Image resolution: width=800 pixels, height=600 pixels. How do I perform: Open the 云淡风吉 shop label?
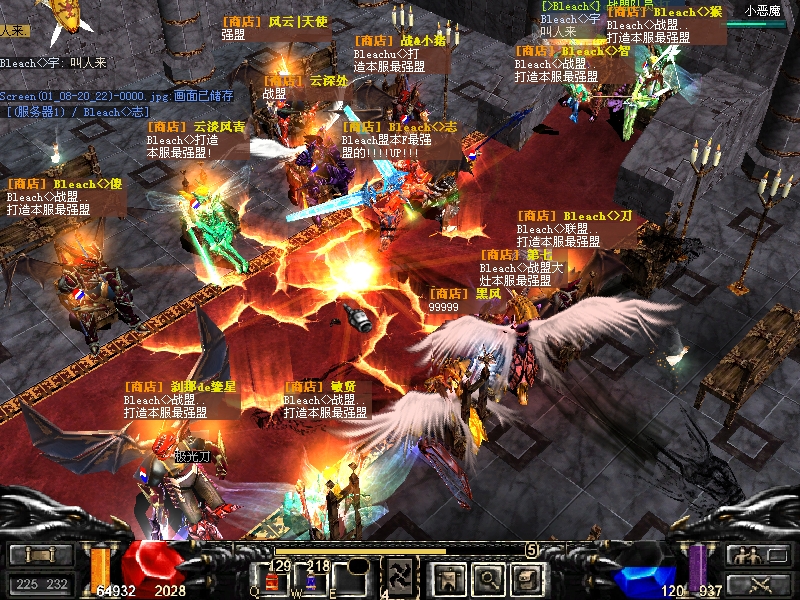[x=196, y=127]
